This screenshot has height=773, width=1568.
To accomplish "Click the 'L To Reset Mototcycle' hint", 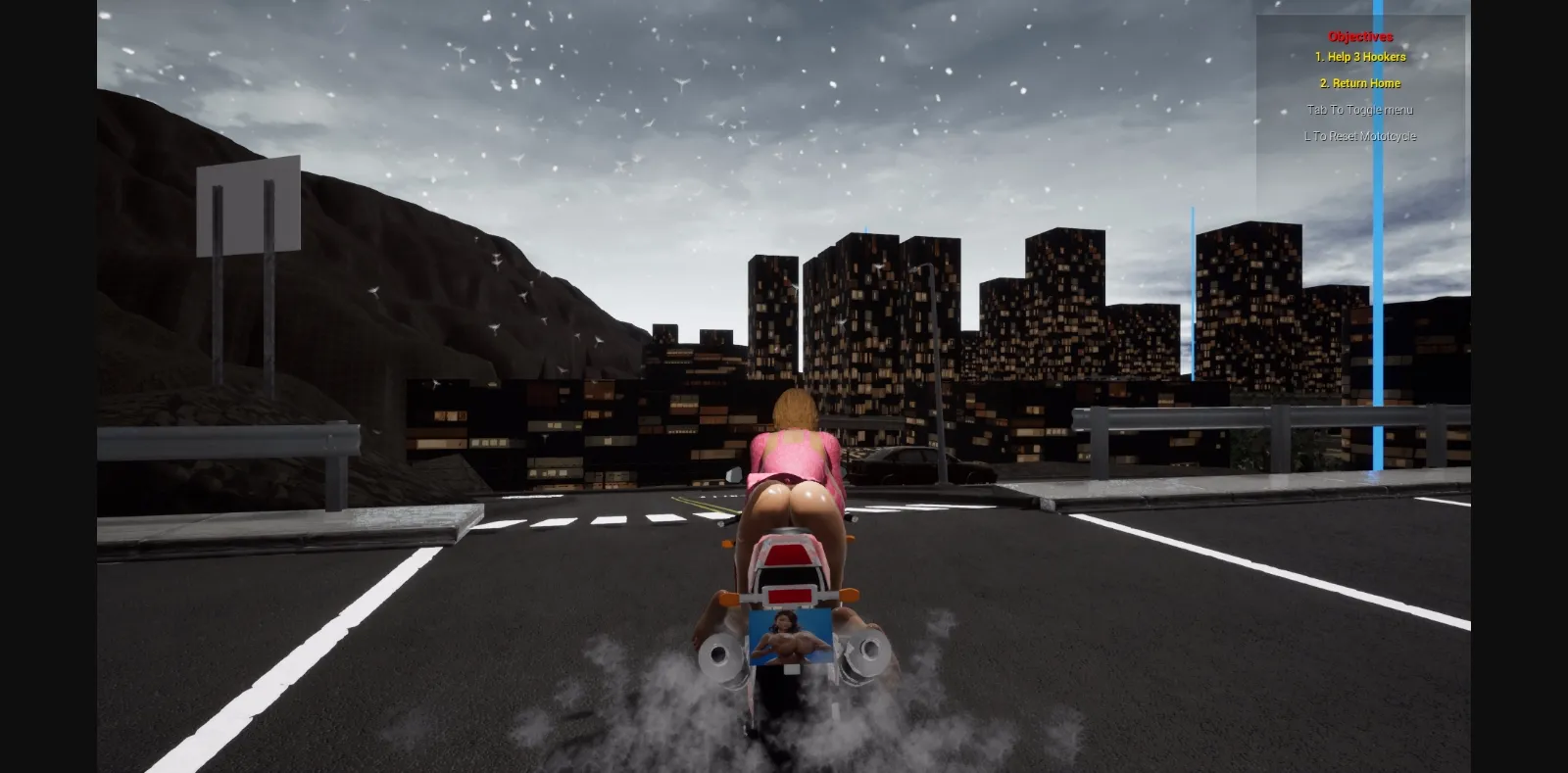I will pyautogui.click(x=1360, y=136).
